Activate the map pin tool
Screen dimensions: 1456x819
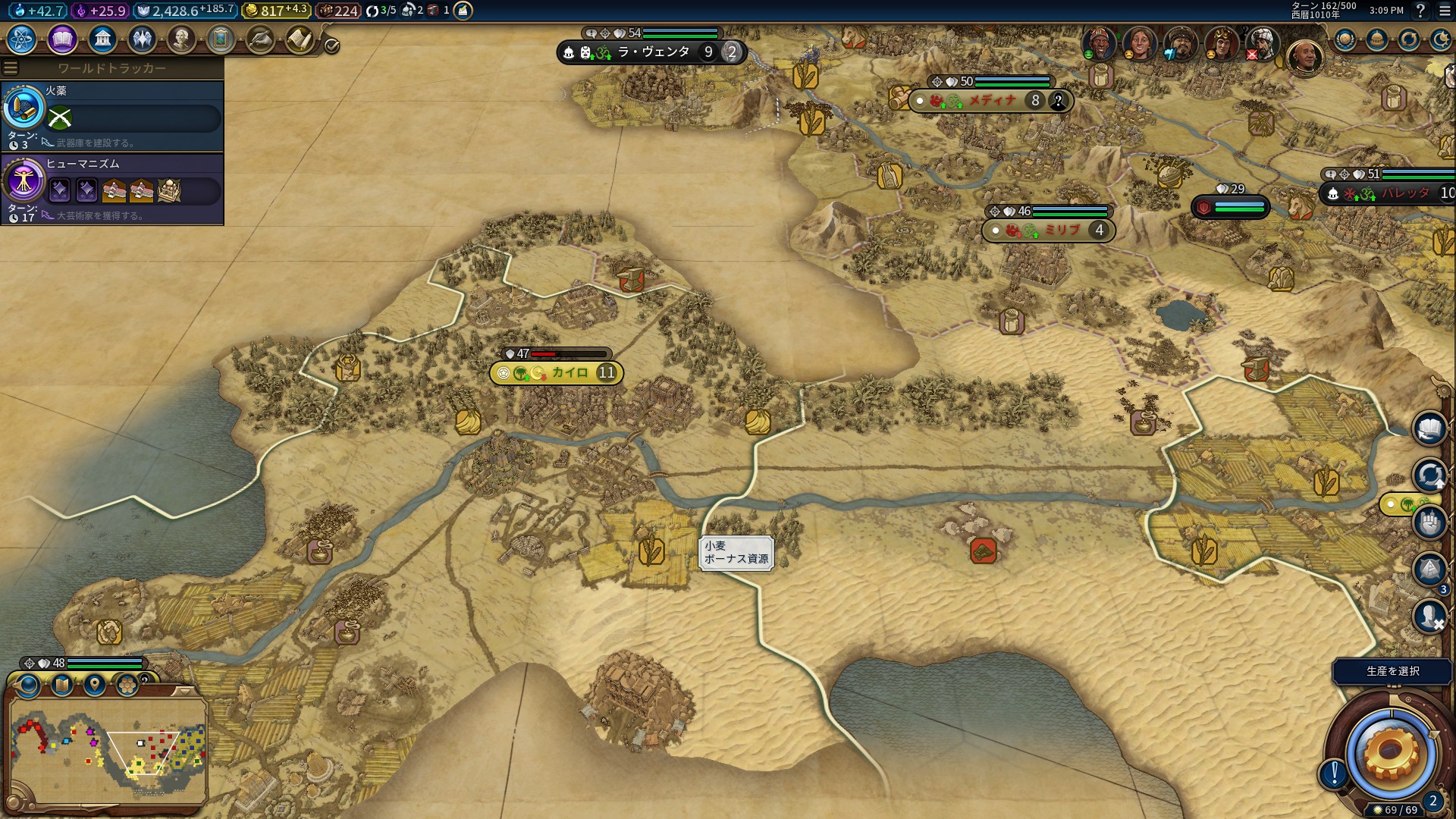[94, 686]
